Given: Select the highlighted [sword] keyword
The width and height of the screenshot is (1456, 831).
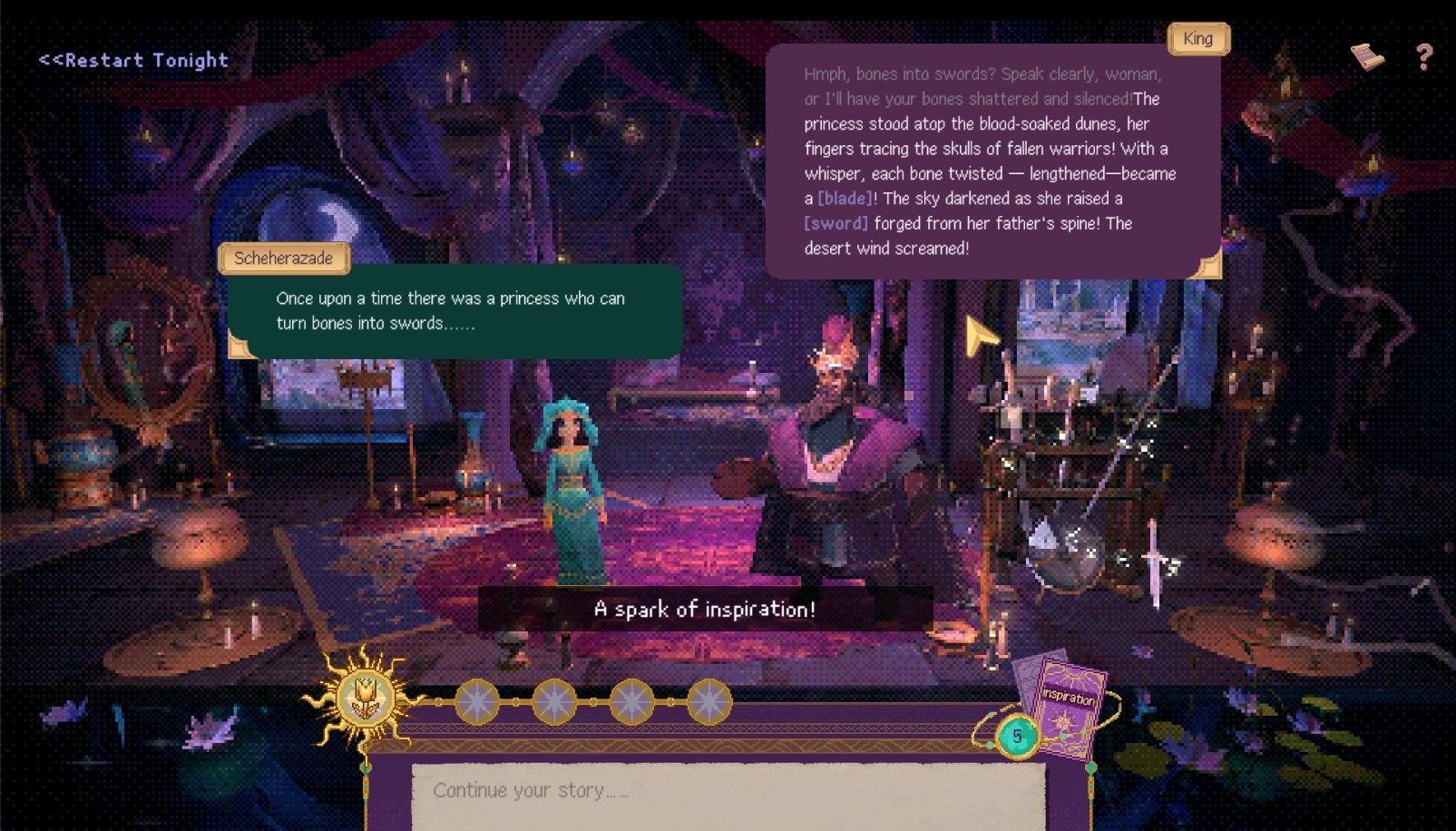Looking at the screenshot, I should (835, 223).
